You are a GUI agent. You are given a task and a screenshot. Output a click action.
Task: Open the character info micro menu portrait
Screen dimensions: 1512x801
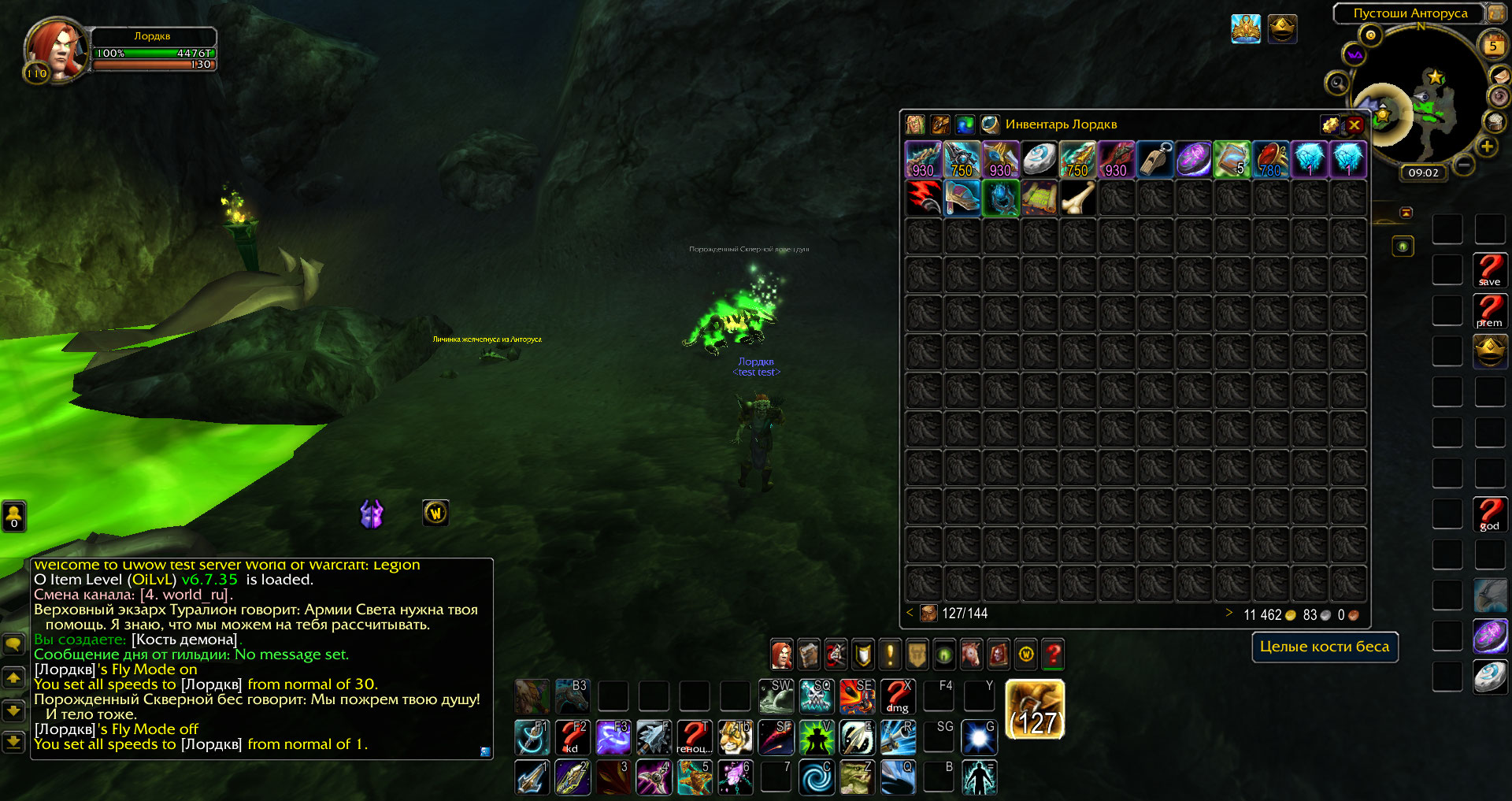pyautogui.click(x=781, y=654)
